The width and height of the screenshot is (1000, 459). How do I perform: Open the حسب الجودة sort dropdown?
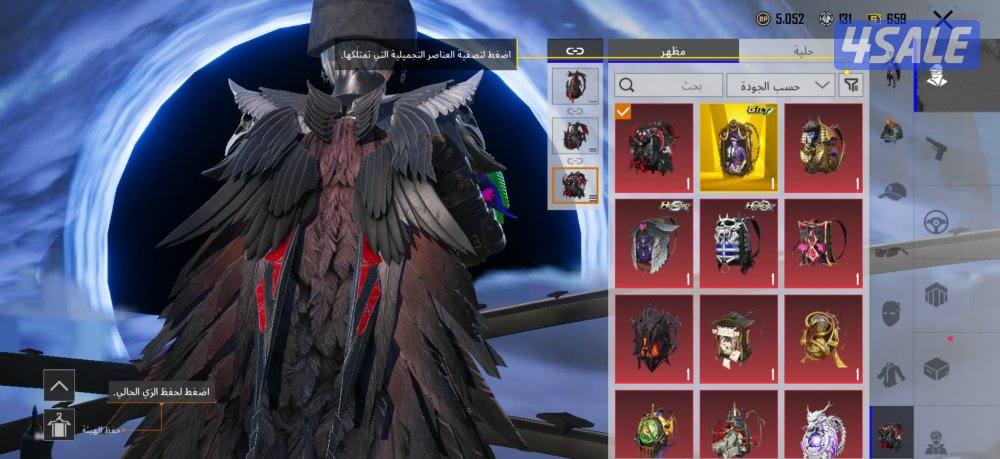(x=780, y=85)
